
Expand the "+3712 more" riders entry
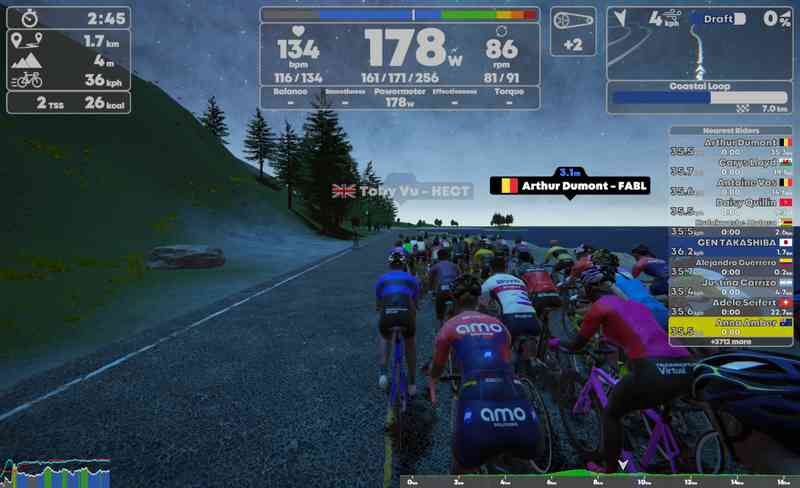731,342
